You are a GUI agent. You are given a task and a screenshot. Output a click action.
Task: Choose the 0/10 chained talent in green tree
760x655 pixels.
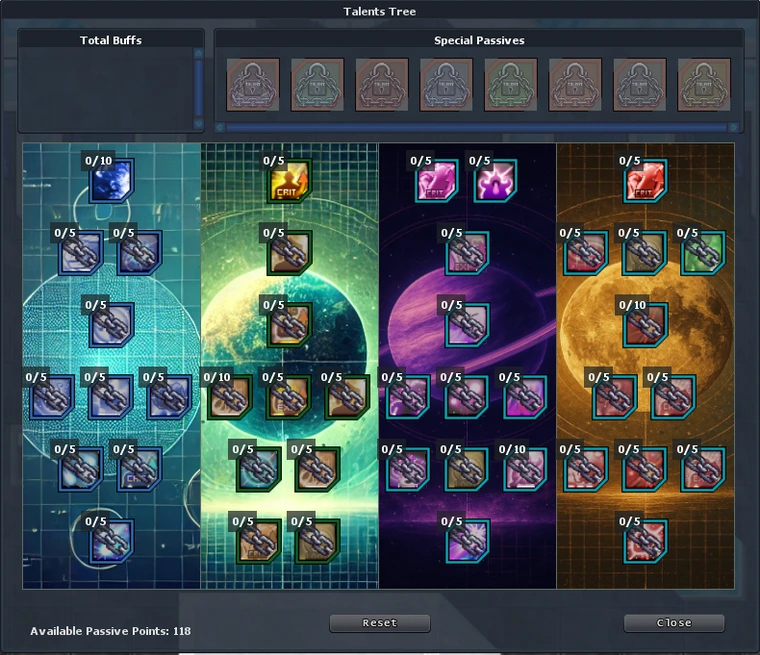[229, 397]
